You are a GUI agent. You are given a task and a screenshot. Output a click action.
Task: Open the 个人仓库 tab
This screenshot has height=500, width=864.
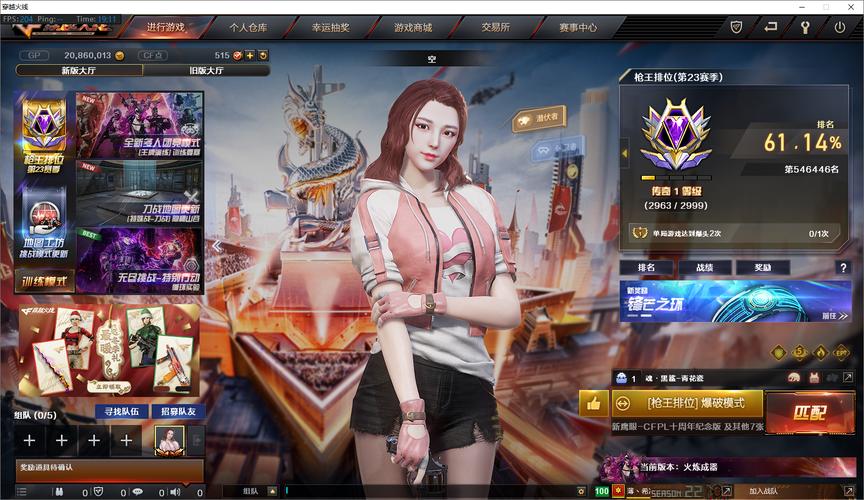pos(248,27)
